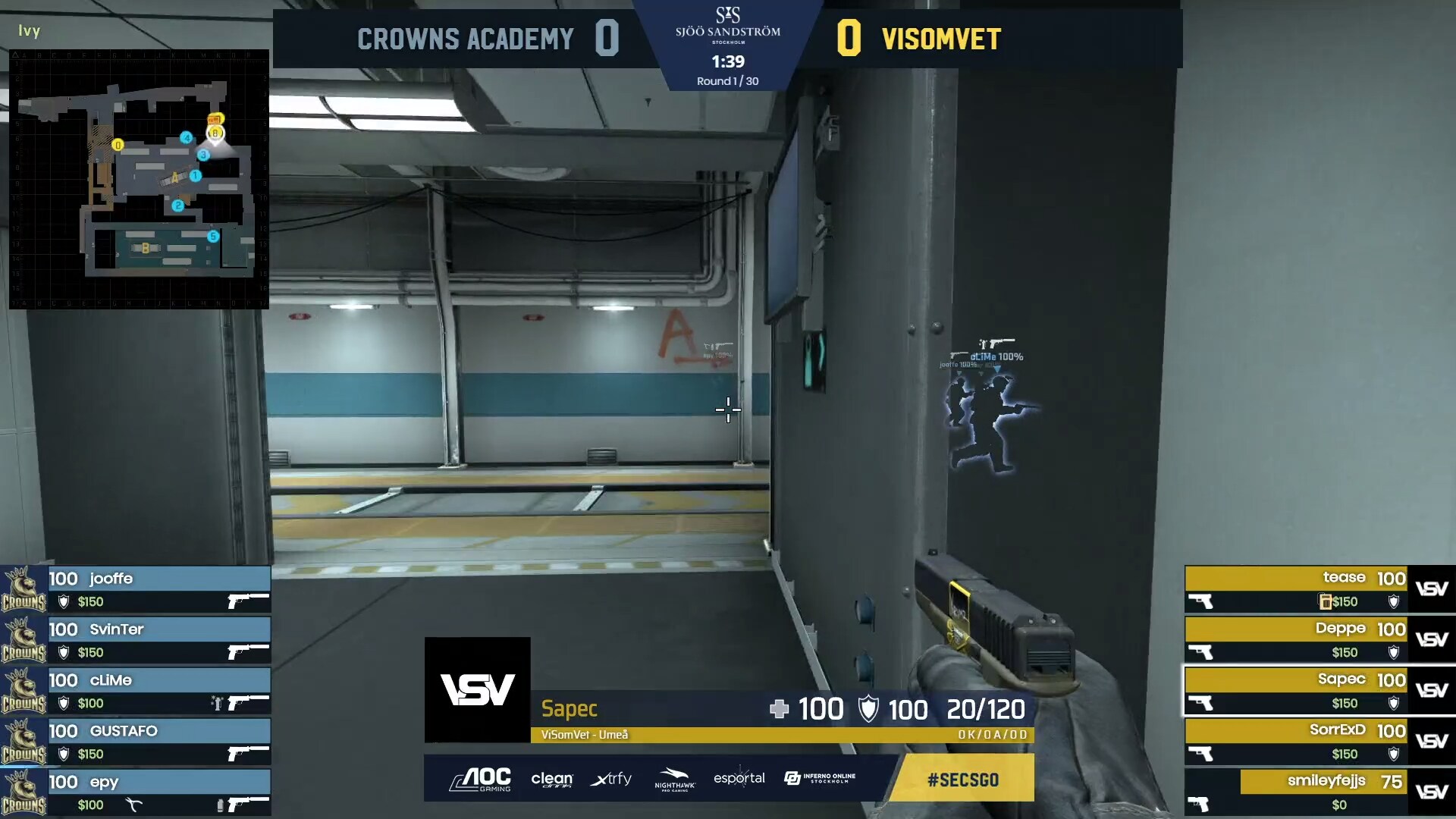
Task: Select player marker 5 on the minimap
Action: [212, 236]
